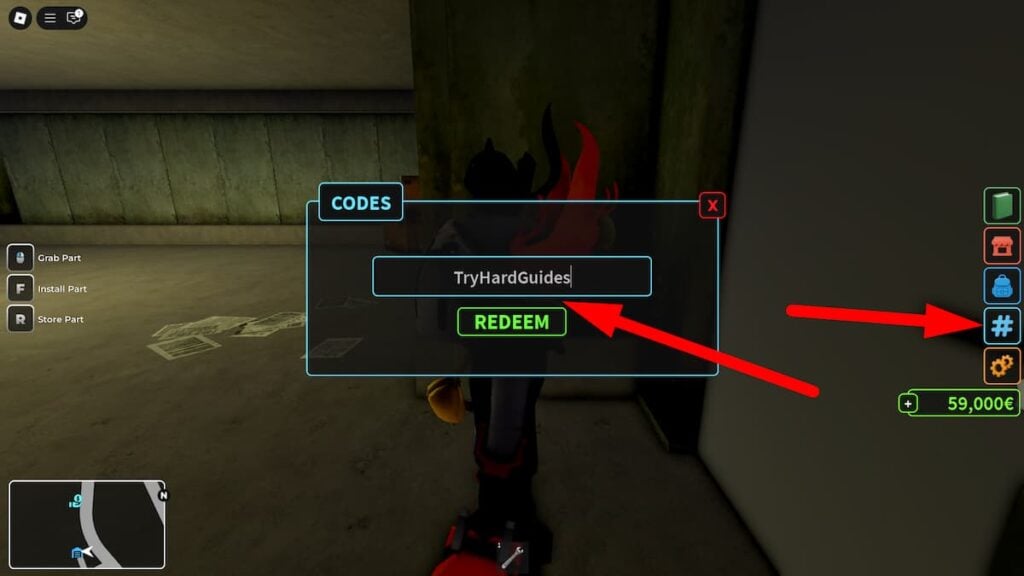
Task: Focus the code entry text field
Action: (511, 277)
